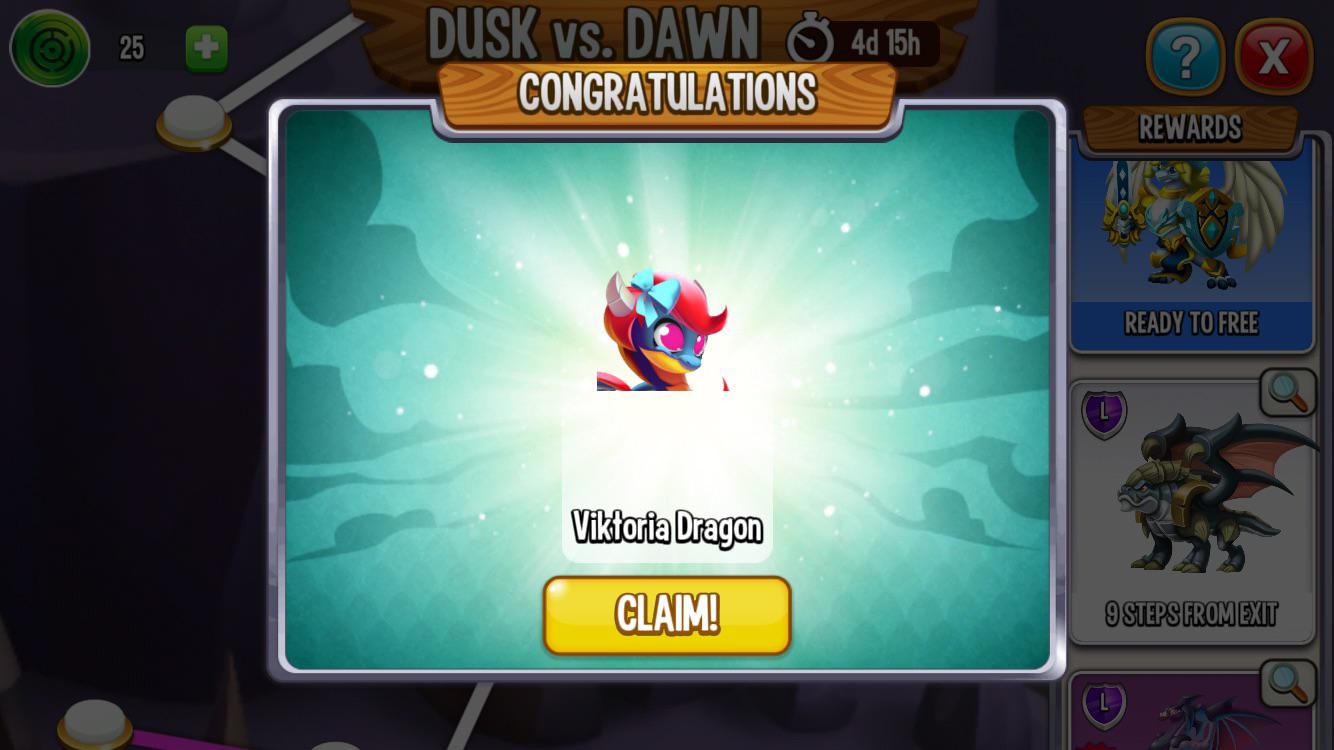Open the armored knight dragon reward details

point(1190,230)
